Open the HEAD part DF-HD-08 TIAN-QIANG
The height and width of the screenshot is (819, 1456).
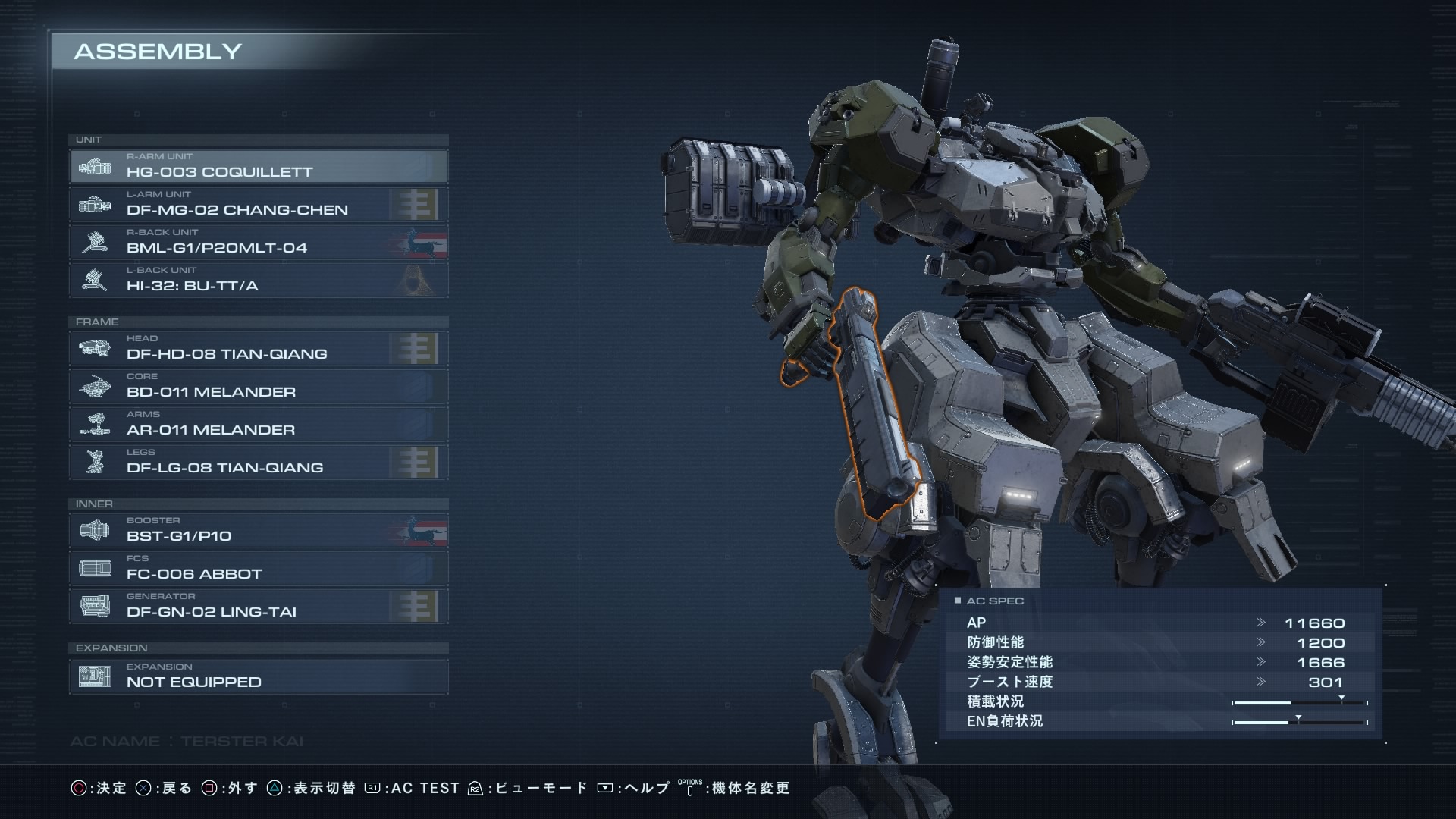point(258,348)
